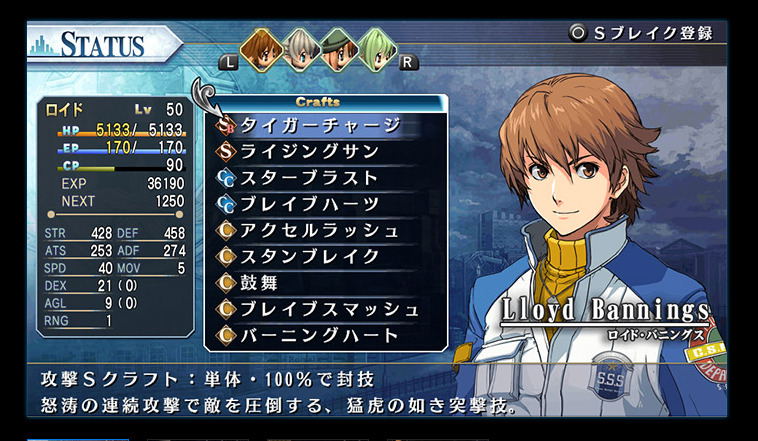Switch to the brown-haired Lloyd portrait

pos(262,48)
